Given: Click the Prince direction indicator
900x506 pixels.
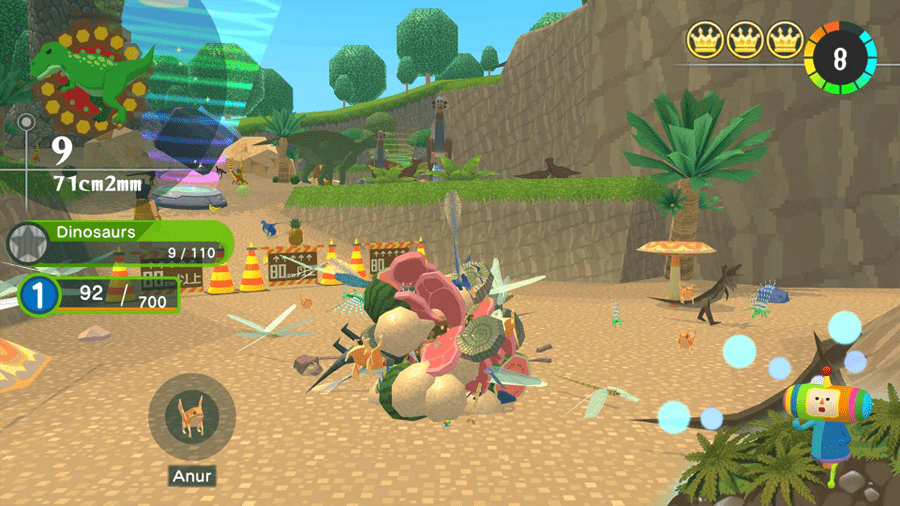Looking at the screenshot, I should 826,411.
